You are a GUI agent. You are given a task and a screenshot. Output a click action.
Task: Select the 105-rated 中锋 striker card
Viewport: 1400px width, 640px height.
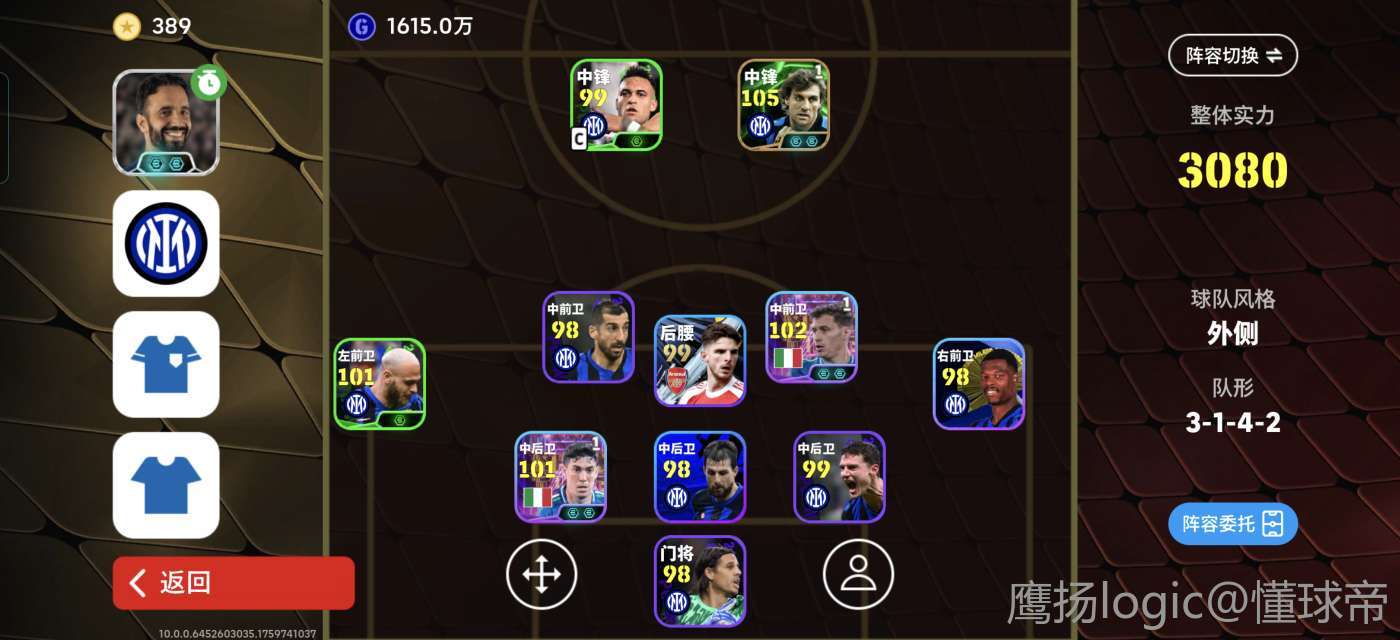pos(784,105)
